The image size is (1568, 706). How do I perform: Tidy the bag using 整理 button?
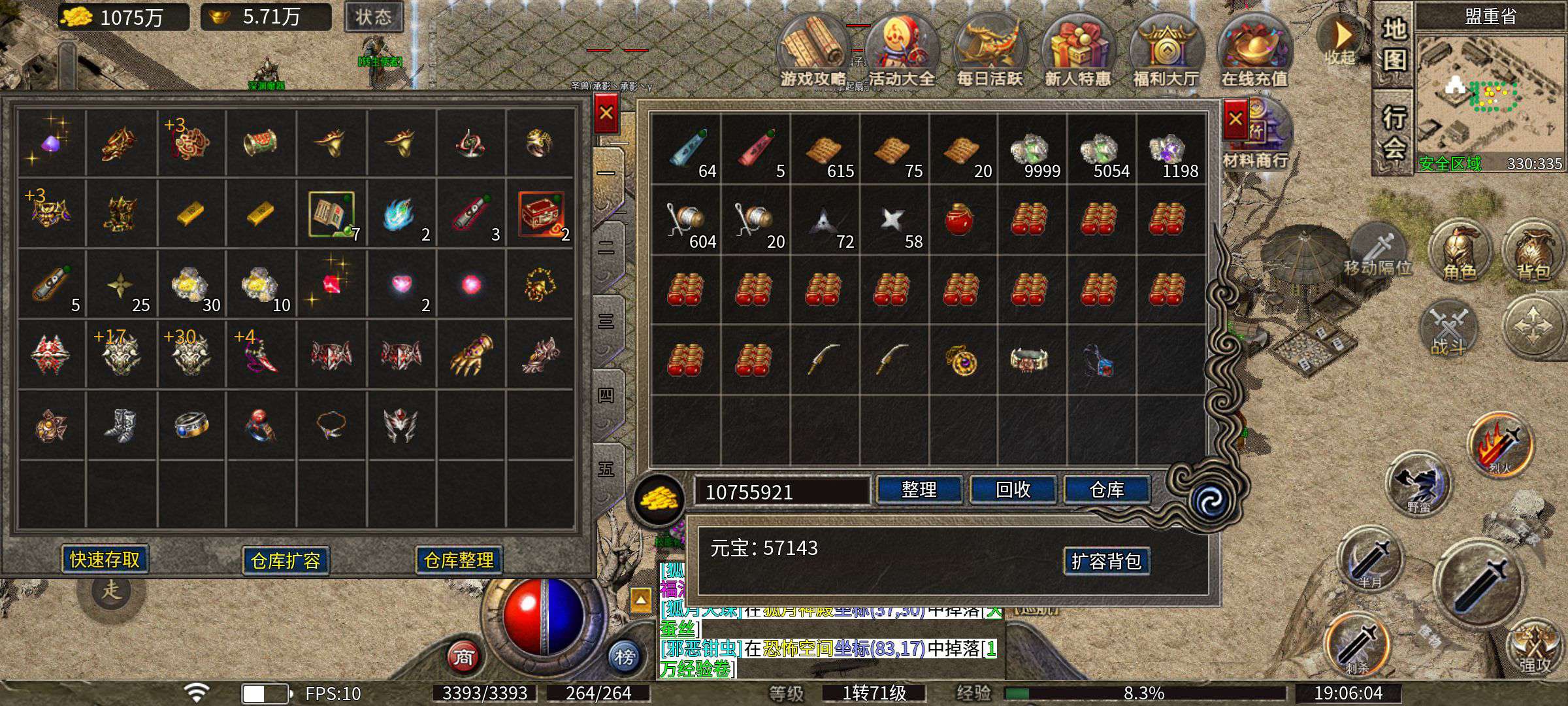(919, 490)
